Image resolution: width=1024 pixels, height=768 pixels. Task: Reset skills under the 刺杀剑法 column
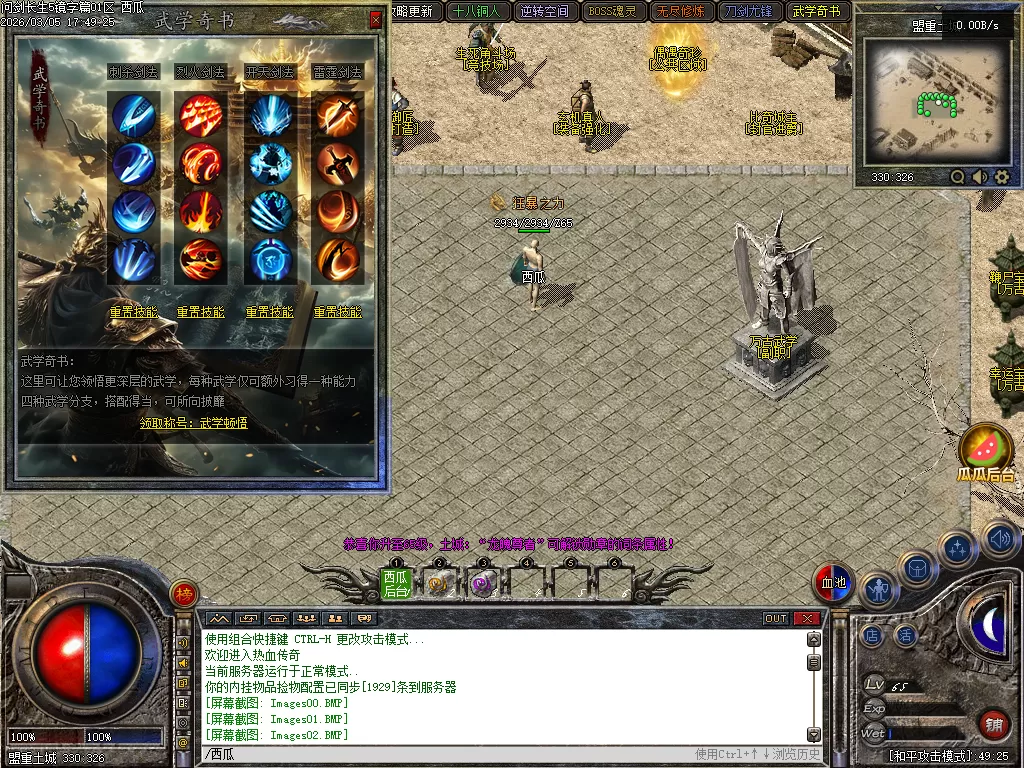[133, 312]
